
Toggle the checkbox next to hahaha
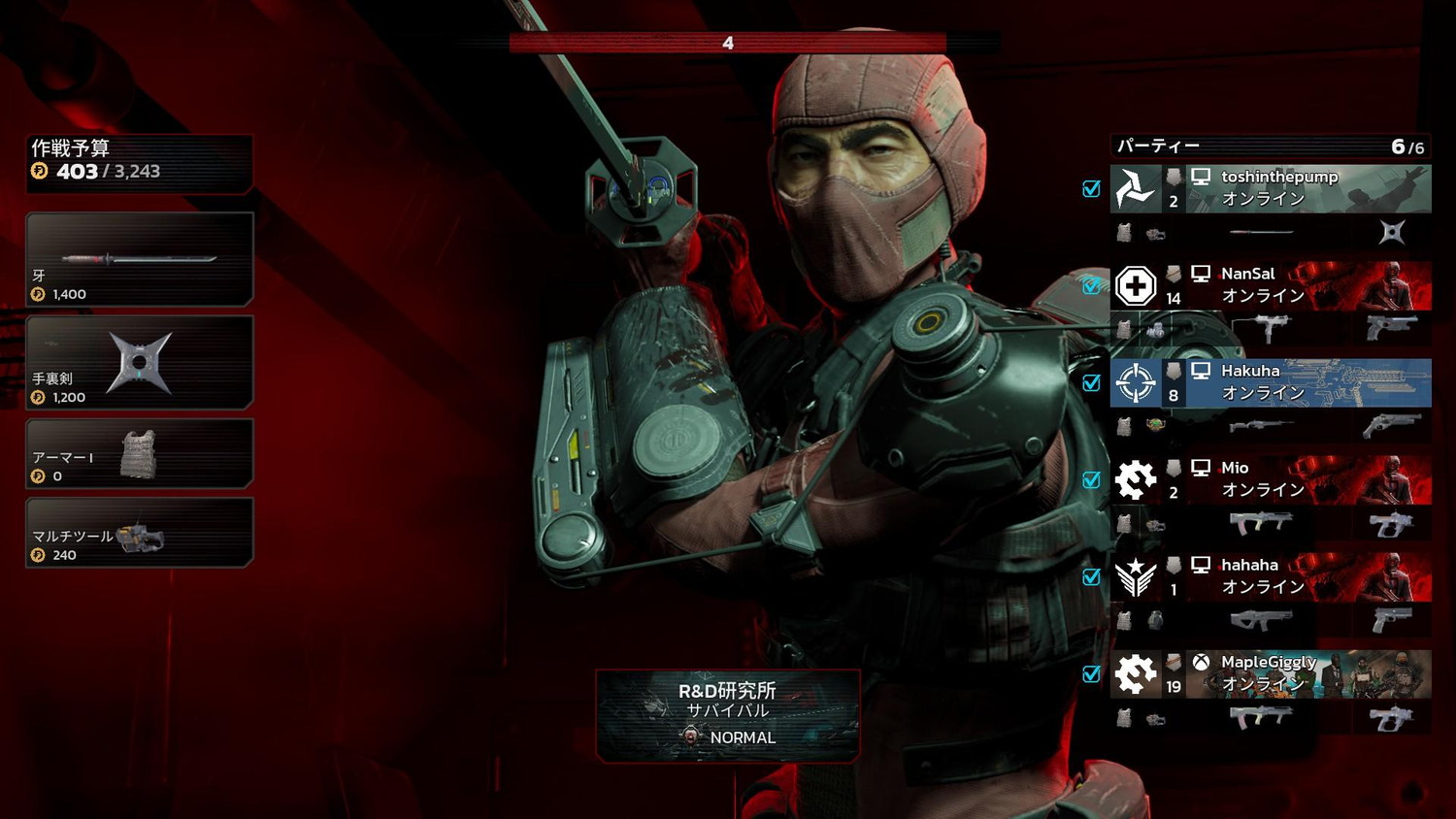pyautogui.click(x=1092, y=577)
